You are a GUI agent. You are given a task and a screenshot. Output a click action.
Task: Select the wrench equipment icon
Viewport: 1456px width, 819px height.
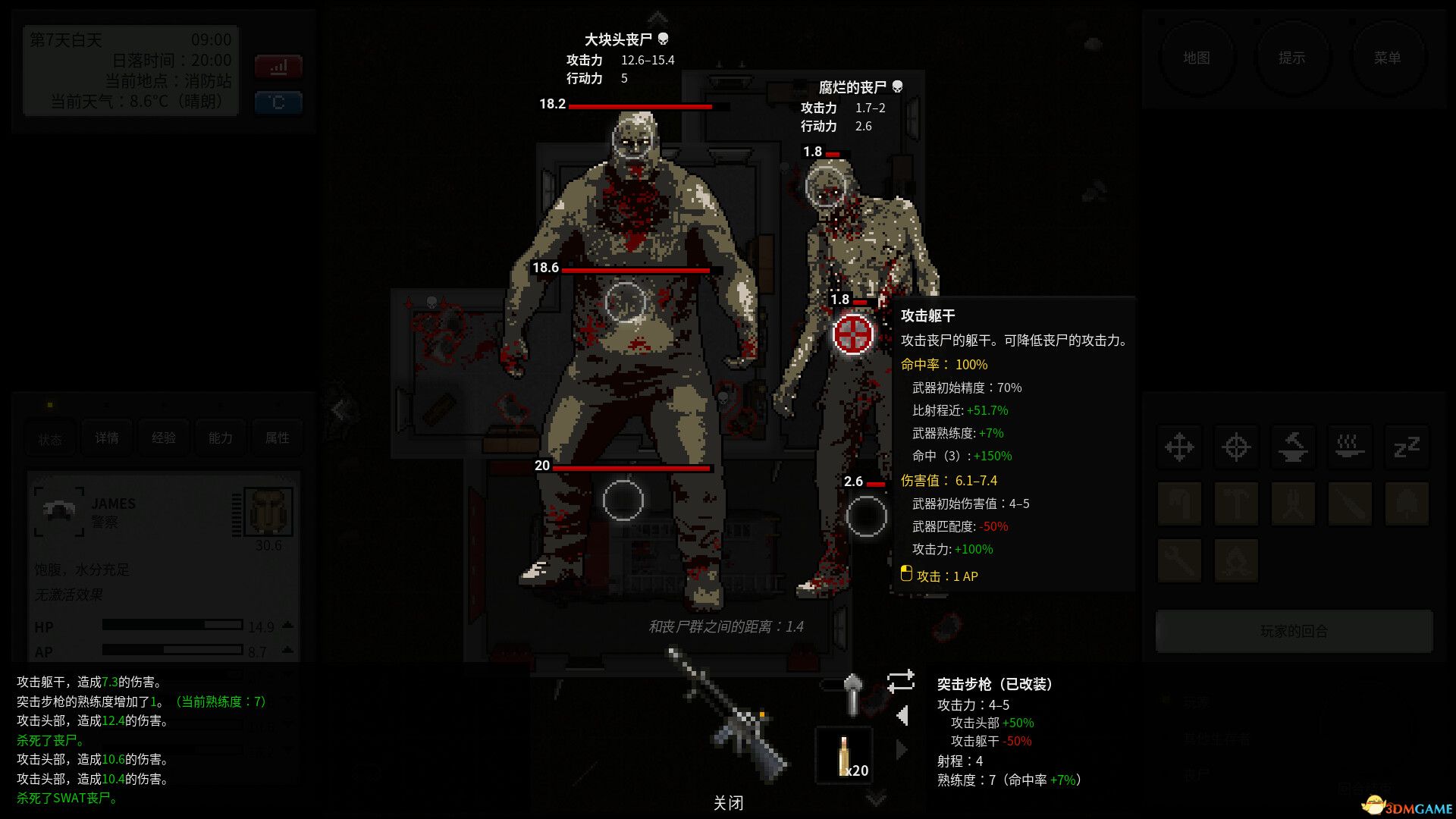pyautogui.click(x=1179, y=561)
